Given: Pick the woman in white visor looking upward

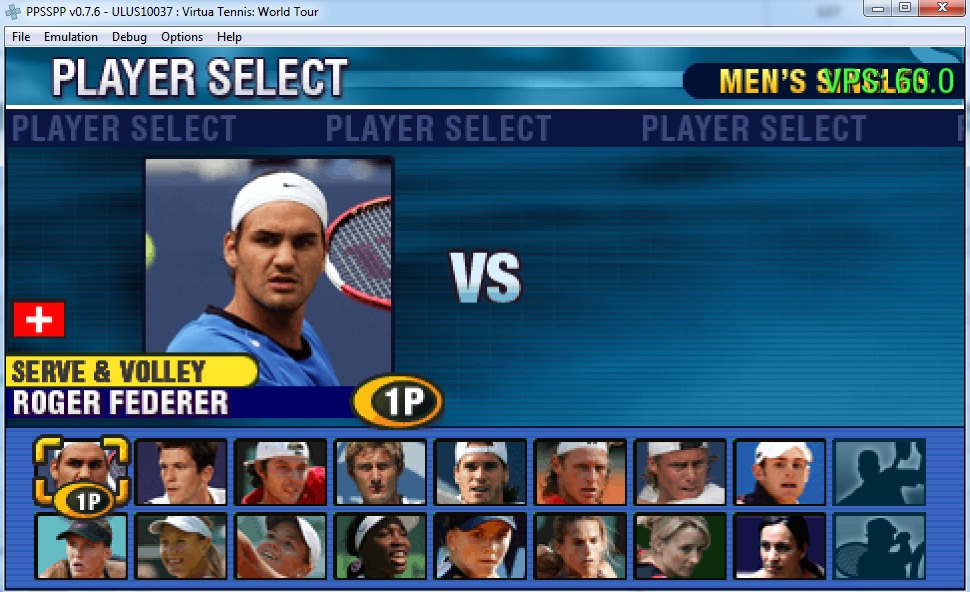Looking at the screenshot, I should coord(281,546).
